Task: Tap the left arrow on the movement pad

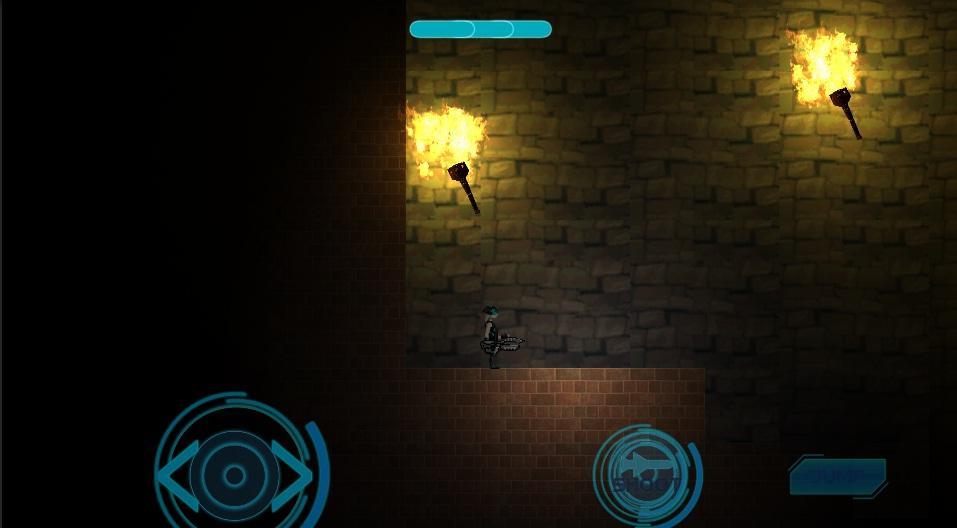Action: pyautogui.click(x=178, y=476)
